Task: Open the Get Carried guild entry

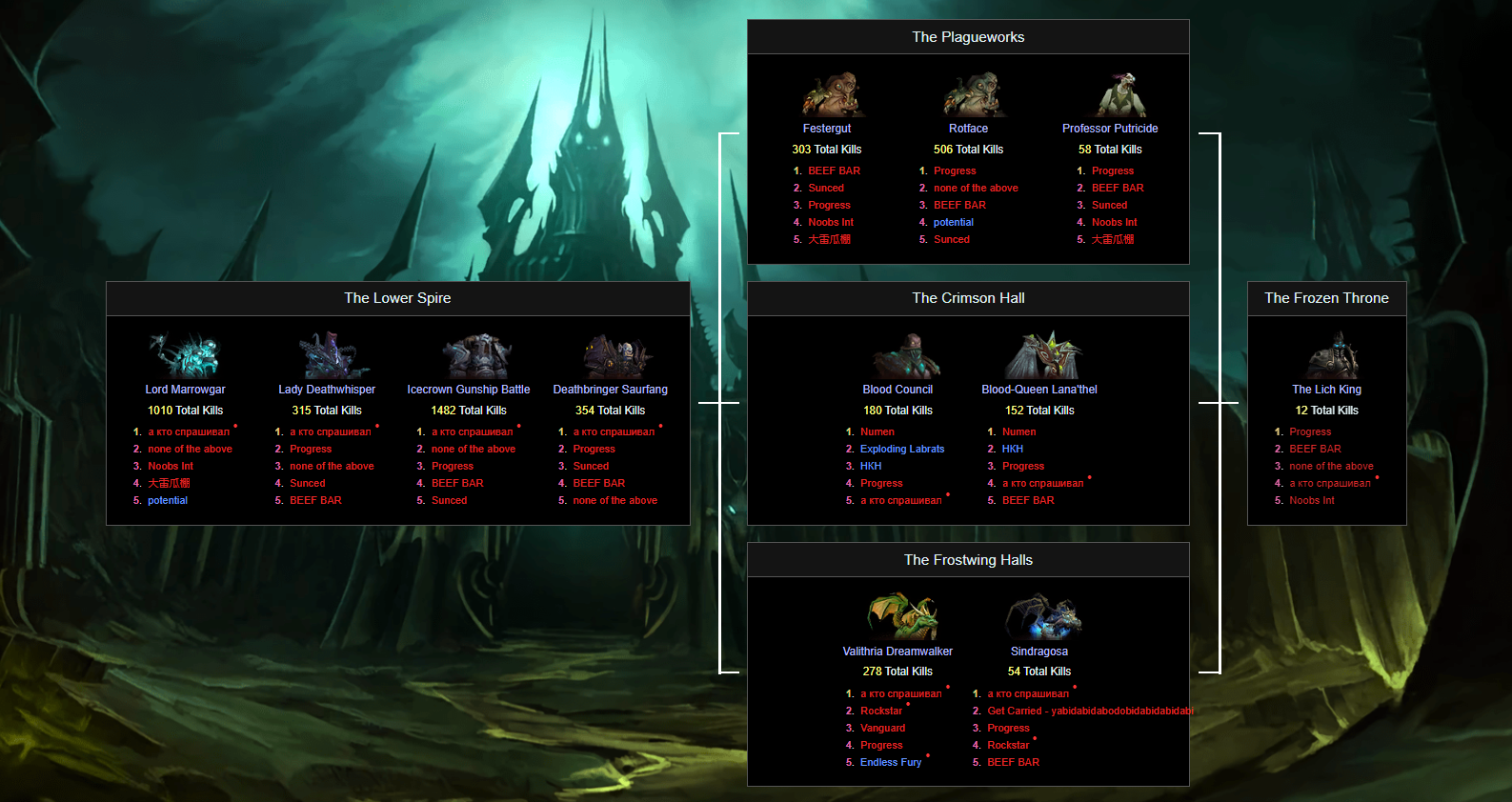Action: click(1089, 712)
